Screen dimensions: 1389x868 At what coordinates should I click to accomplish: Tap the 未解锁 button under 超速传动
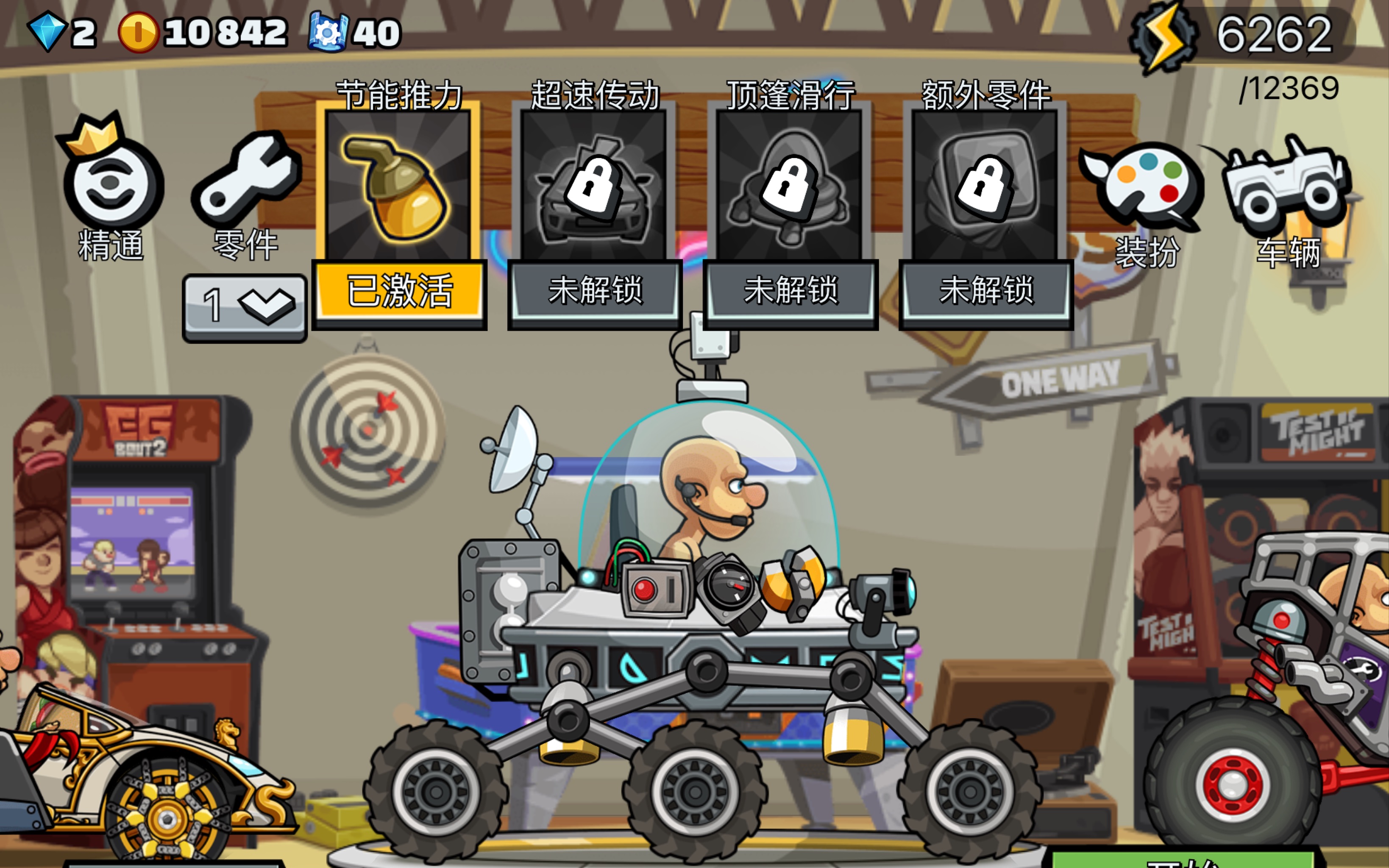[595, 290]
